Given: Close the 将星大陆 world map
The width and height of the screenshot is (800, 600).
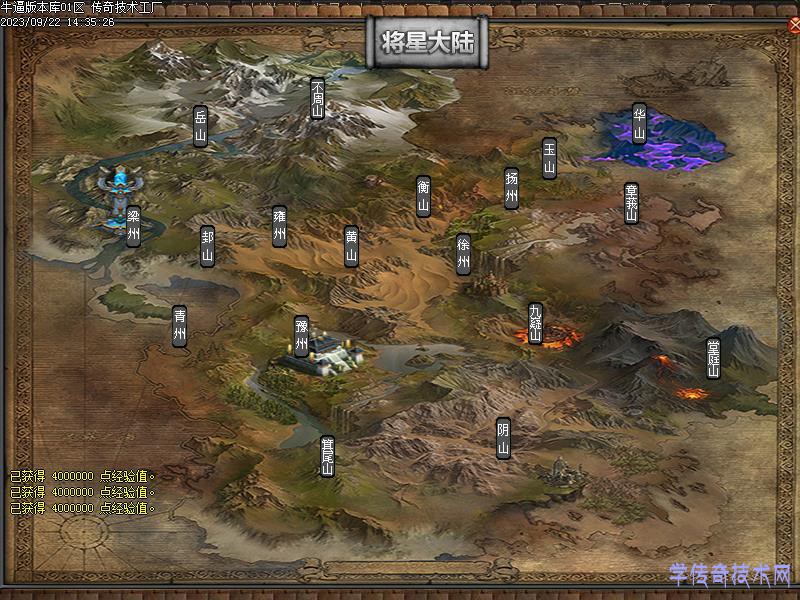Looking at the screenshot, I should 793,26.
